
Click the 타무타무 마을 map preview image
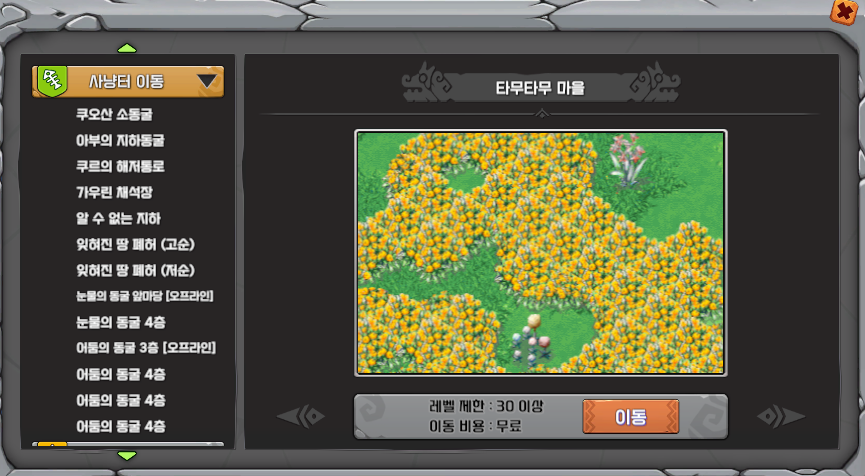tap(541, 252)
